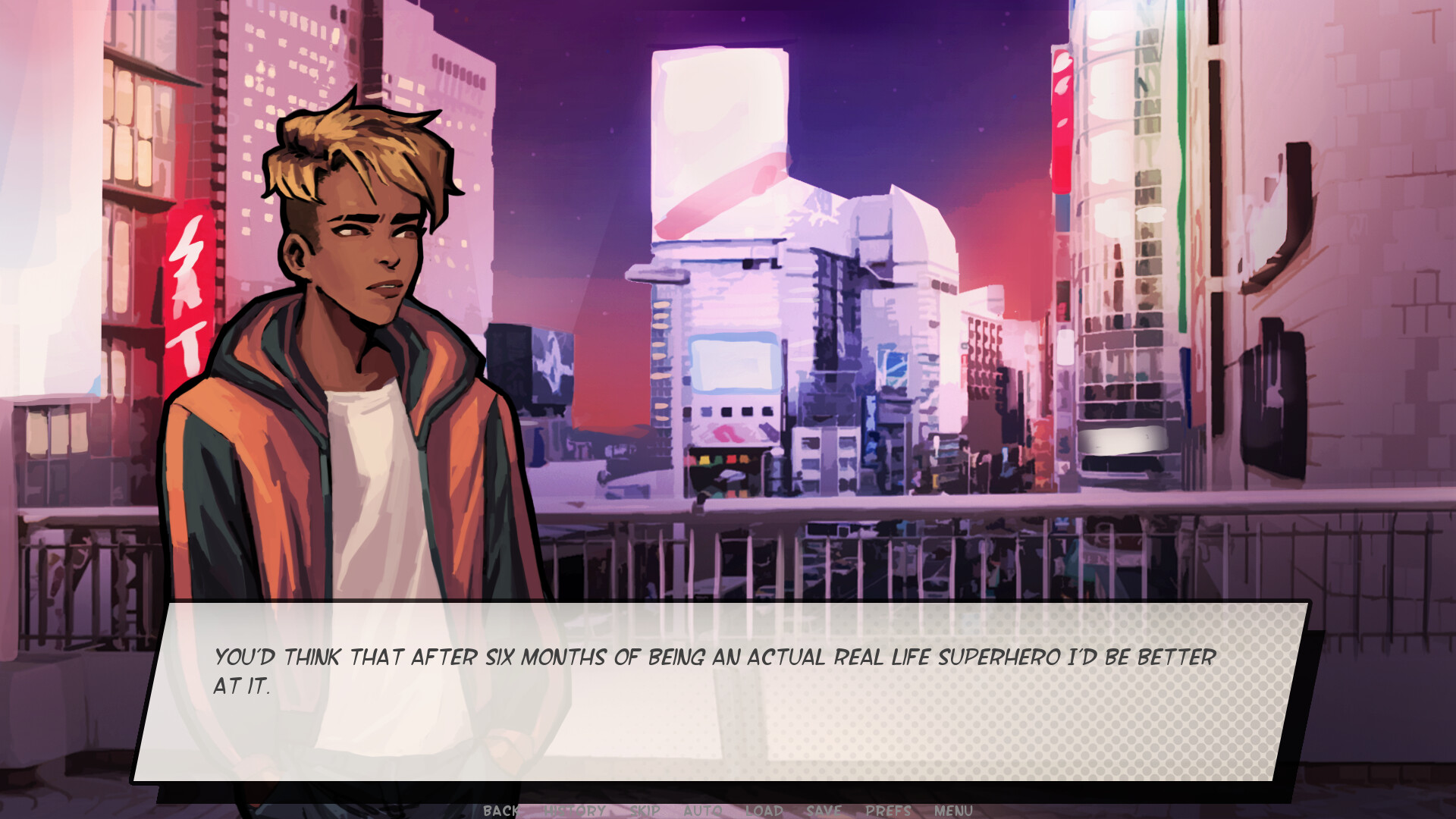This screenshot has width=1456, height=819.
Task: Click LOAD to restore a saved game
Action: pyautogui.click(x=764, y=811)
